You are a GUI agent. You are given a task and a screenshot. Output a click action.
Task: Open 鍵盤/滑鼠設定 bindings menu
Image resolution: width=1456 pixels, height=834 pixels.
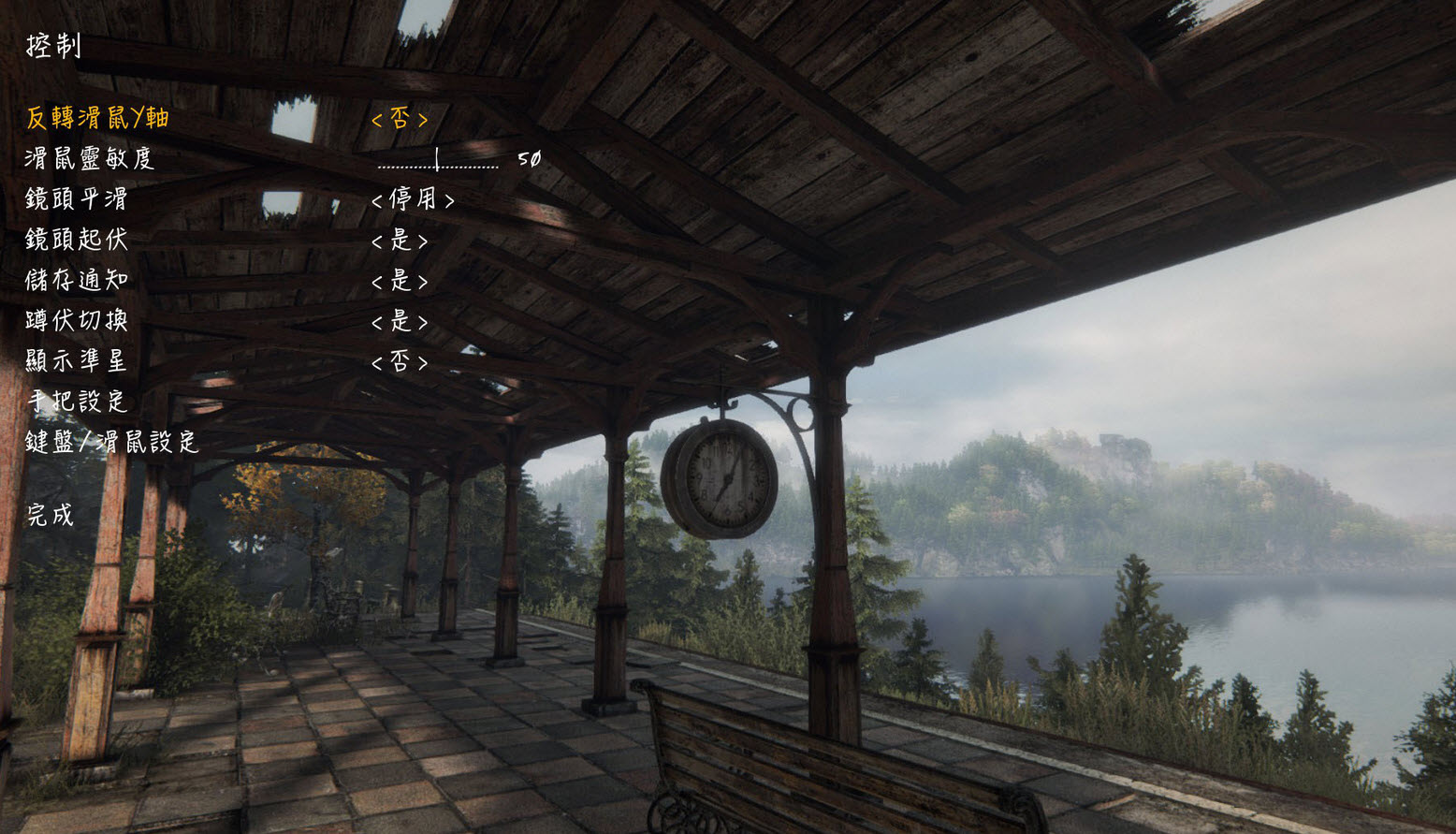pyautogui.click(x=112, y=442)
